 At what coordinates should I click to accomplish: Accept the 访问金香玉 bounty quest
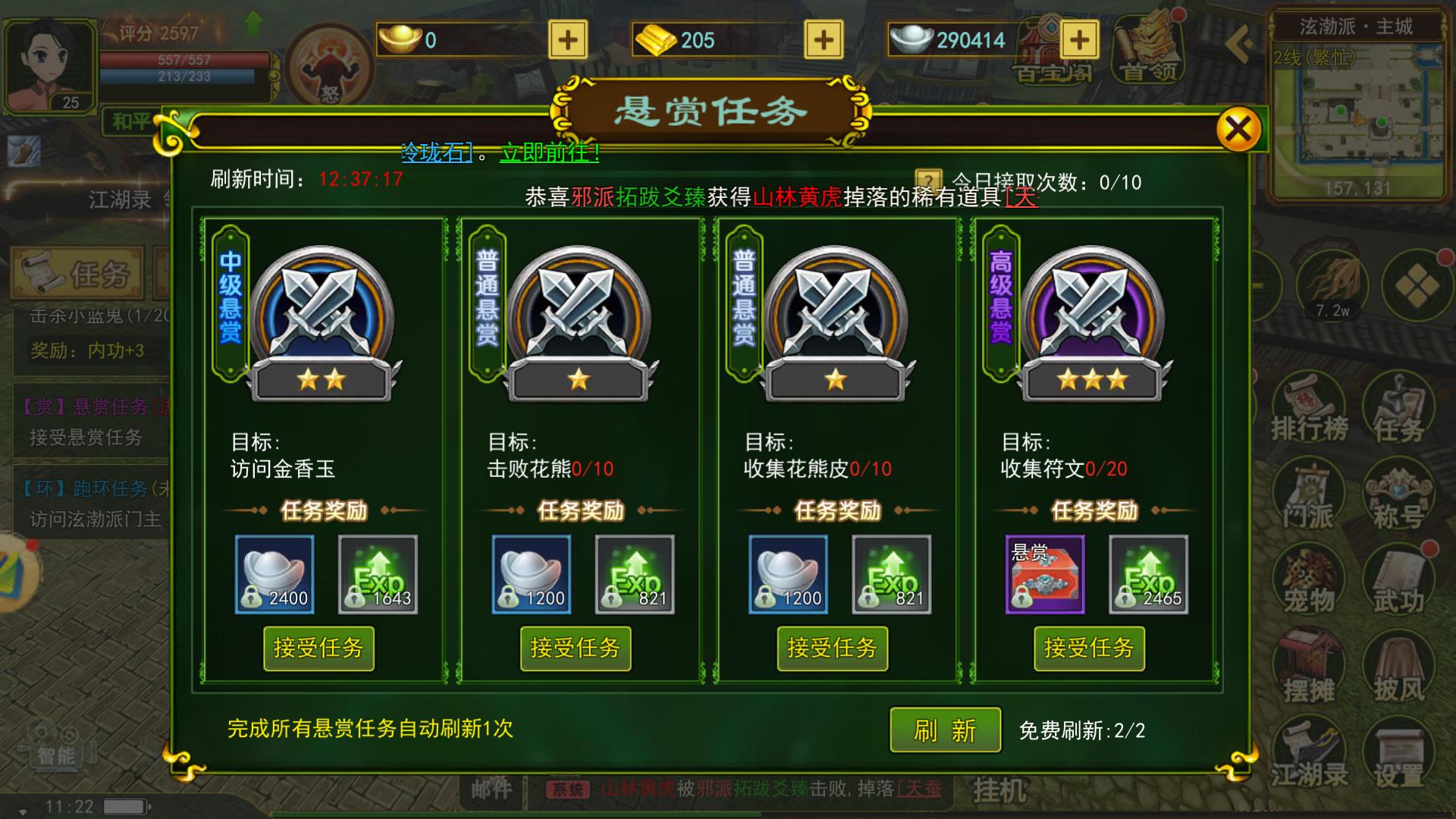pos(318,649)
